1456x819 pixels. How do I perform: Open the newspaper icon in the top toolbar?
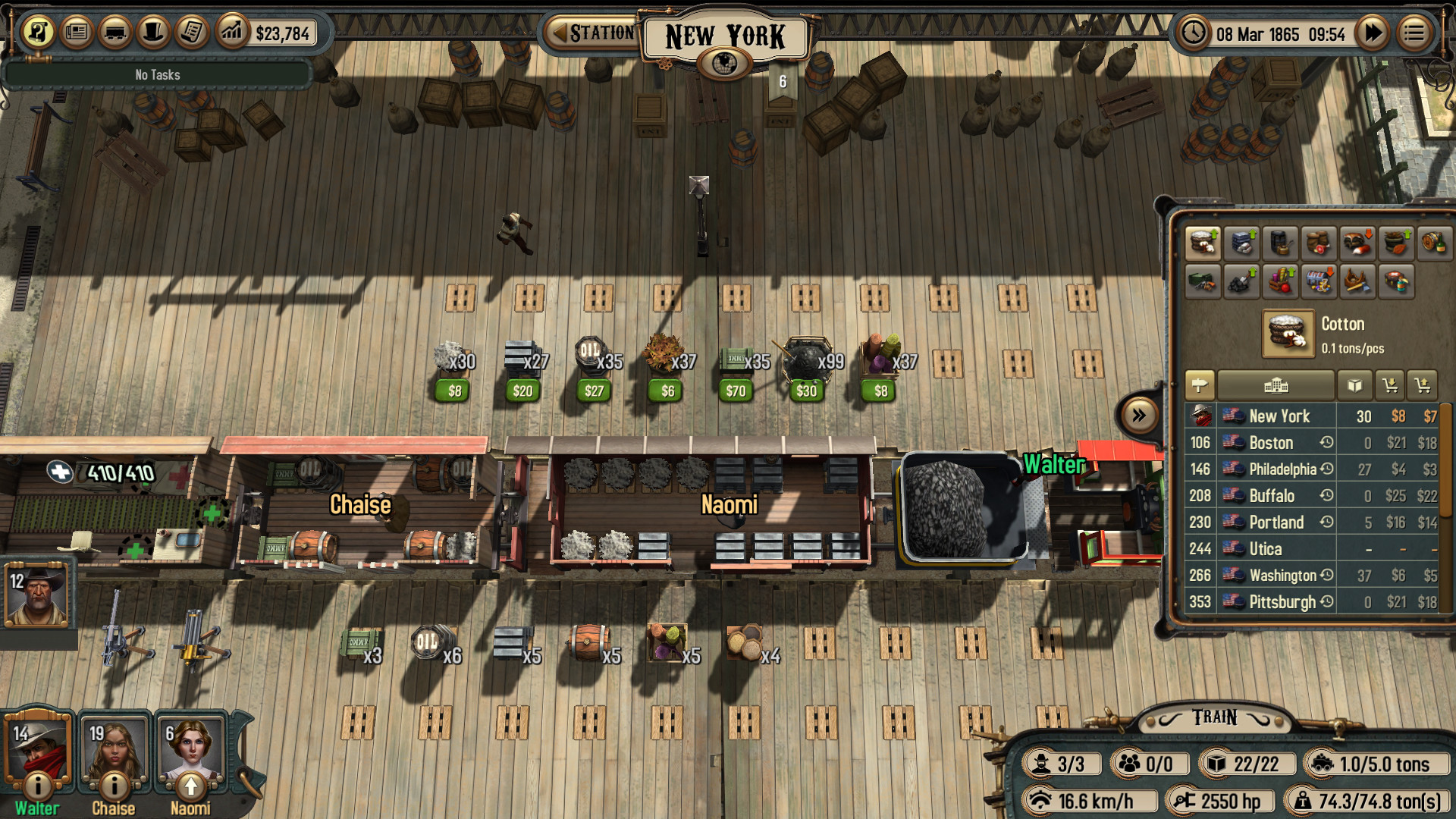click(x=77, y=33)
